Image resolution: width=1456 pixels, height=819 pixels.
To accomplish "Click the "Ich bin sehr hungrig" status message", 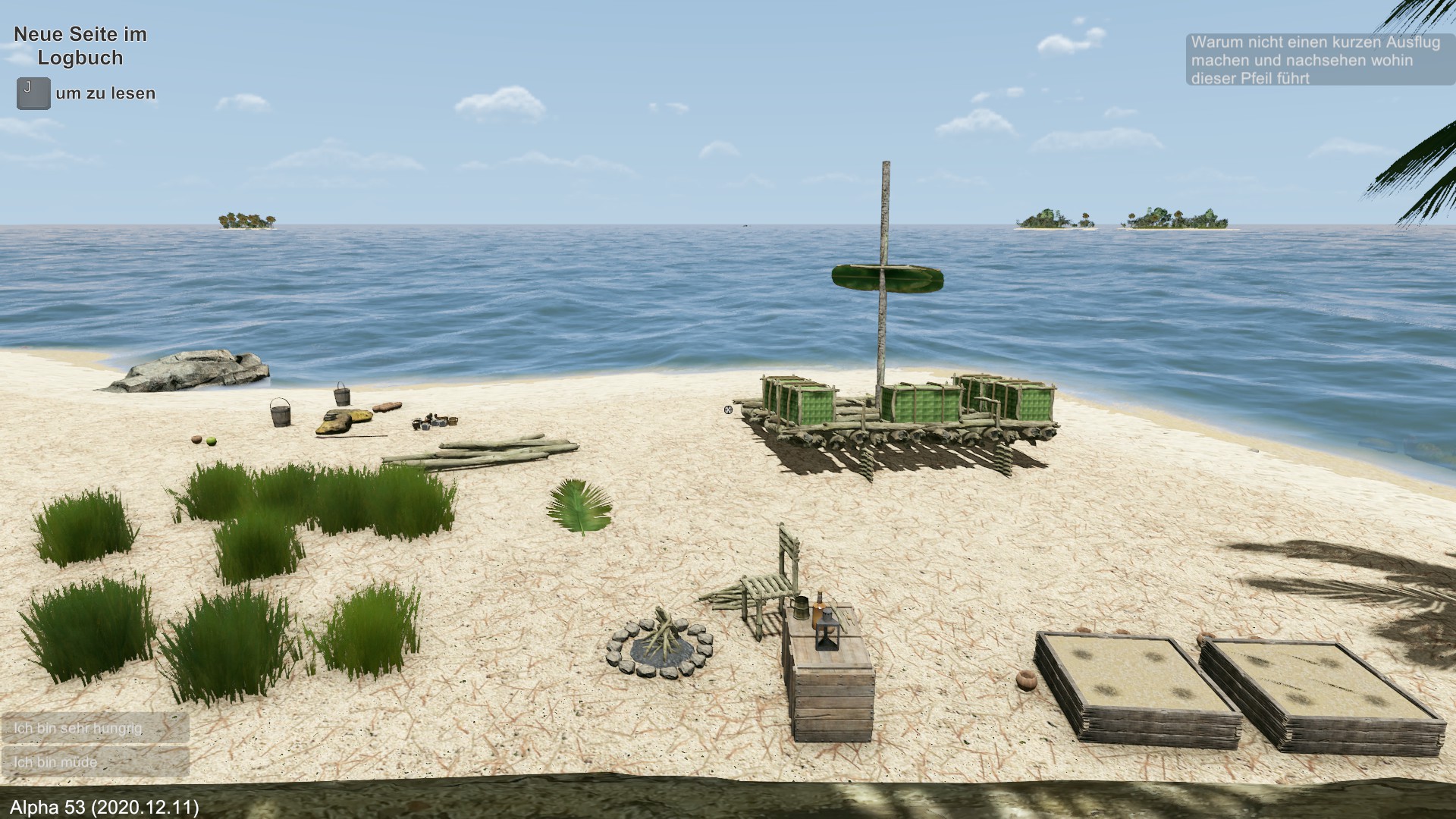I will point(95,728).
